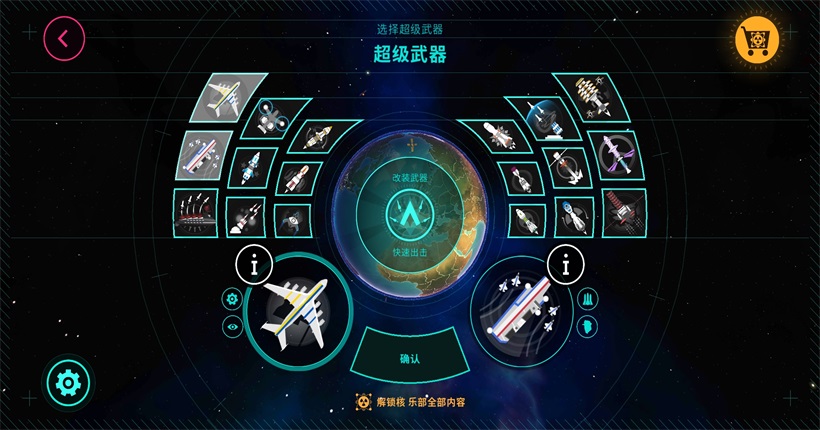Pick the missile battleship weapon tile

[x=195, y=211]
